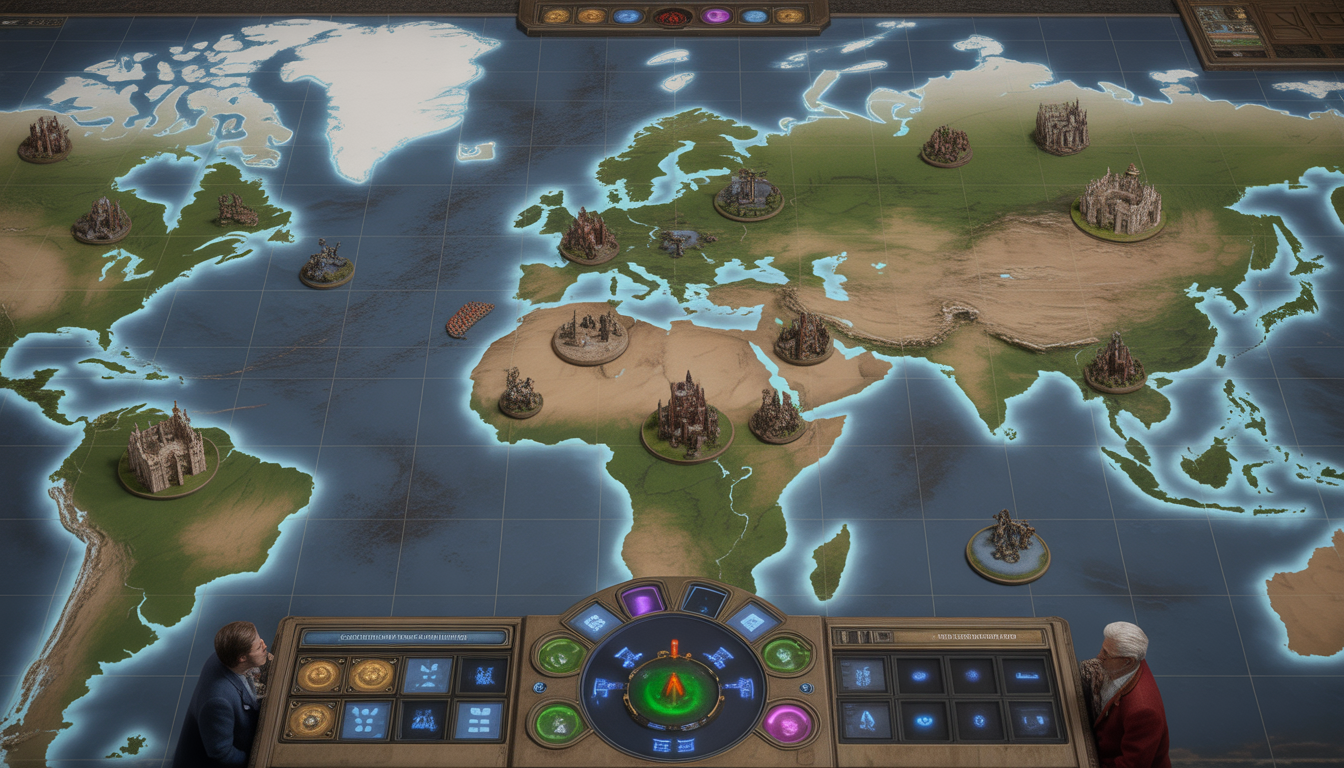
Task: Select the dark square button beside the purple one
Action: pyautogui.click(x=704, y=599)
